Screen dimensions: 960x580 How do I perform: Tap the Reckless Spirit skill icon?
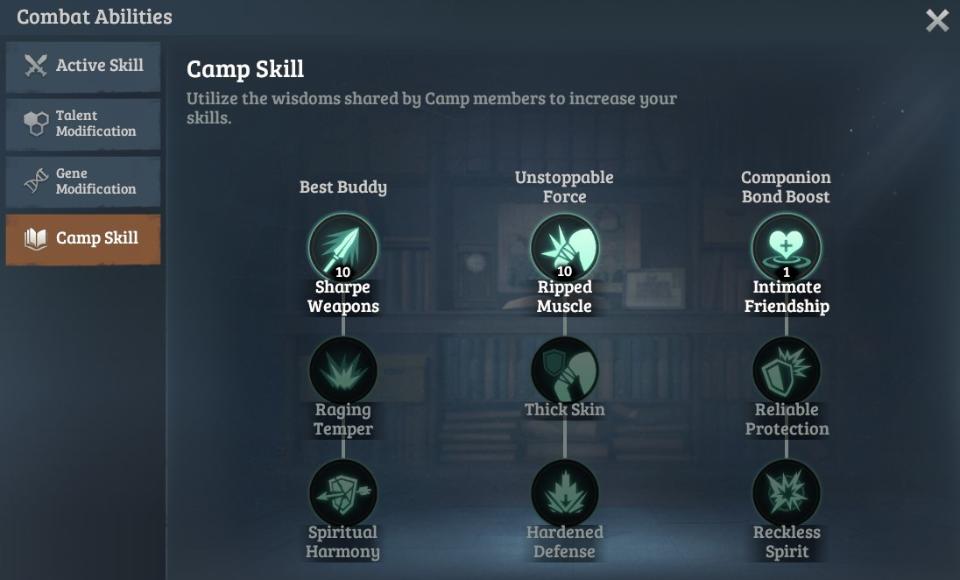[786, 493]
